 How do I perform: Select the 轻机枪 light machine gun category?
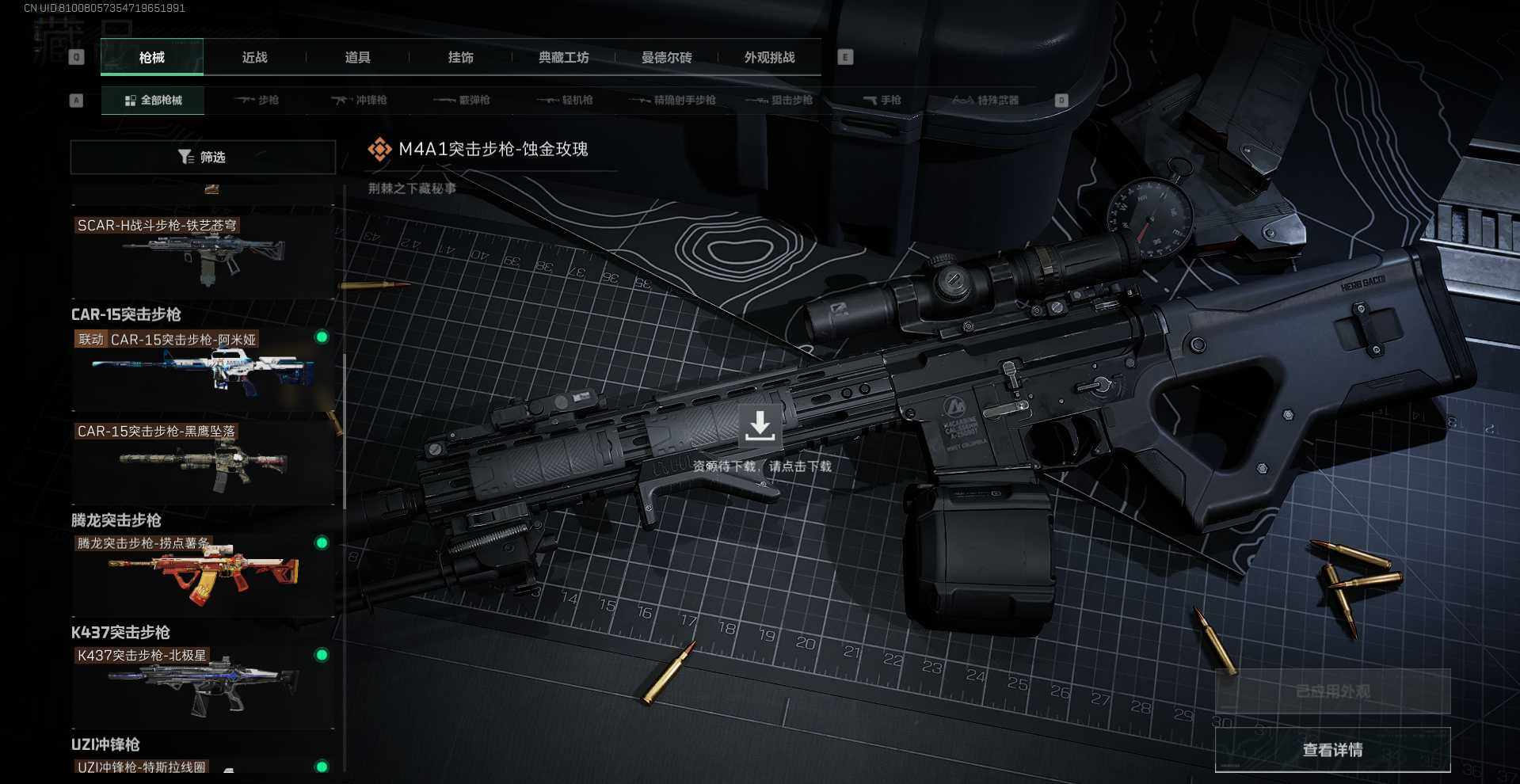click(x=566, y=101)
